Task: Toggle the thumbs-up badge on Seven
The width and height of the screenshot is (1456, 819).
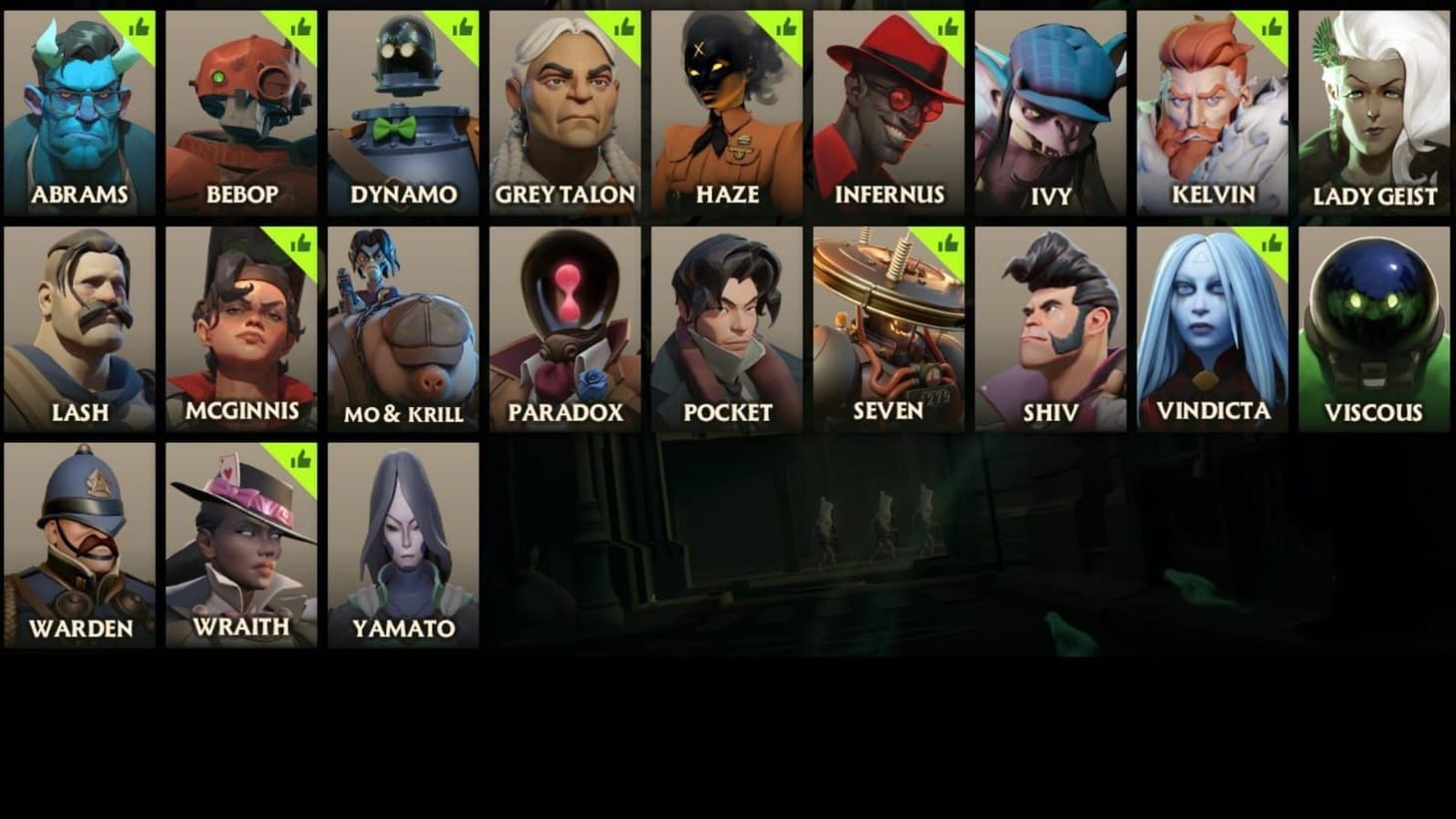Action: click(945, 242)
